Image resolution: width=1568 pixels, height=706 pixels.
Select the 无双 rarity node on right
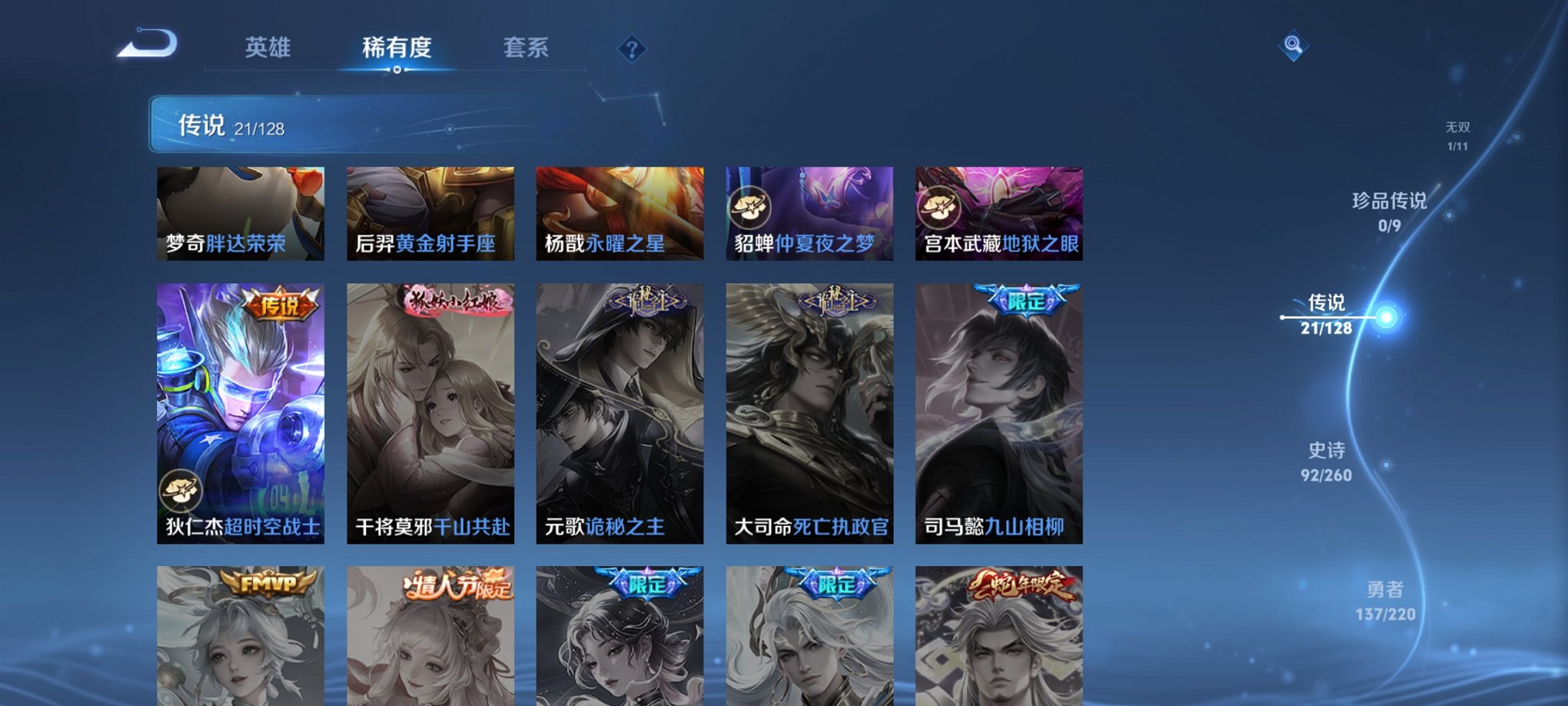[x=1459, y=132]
